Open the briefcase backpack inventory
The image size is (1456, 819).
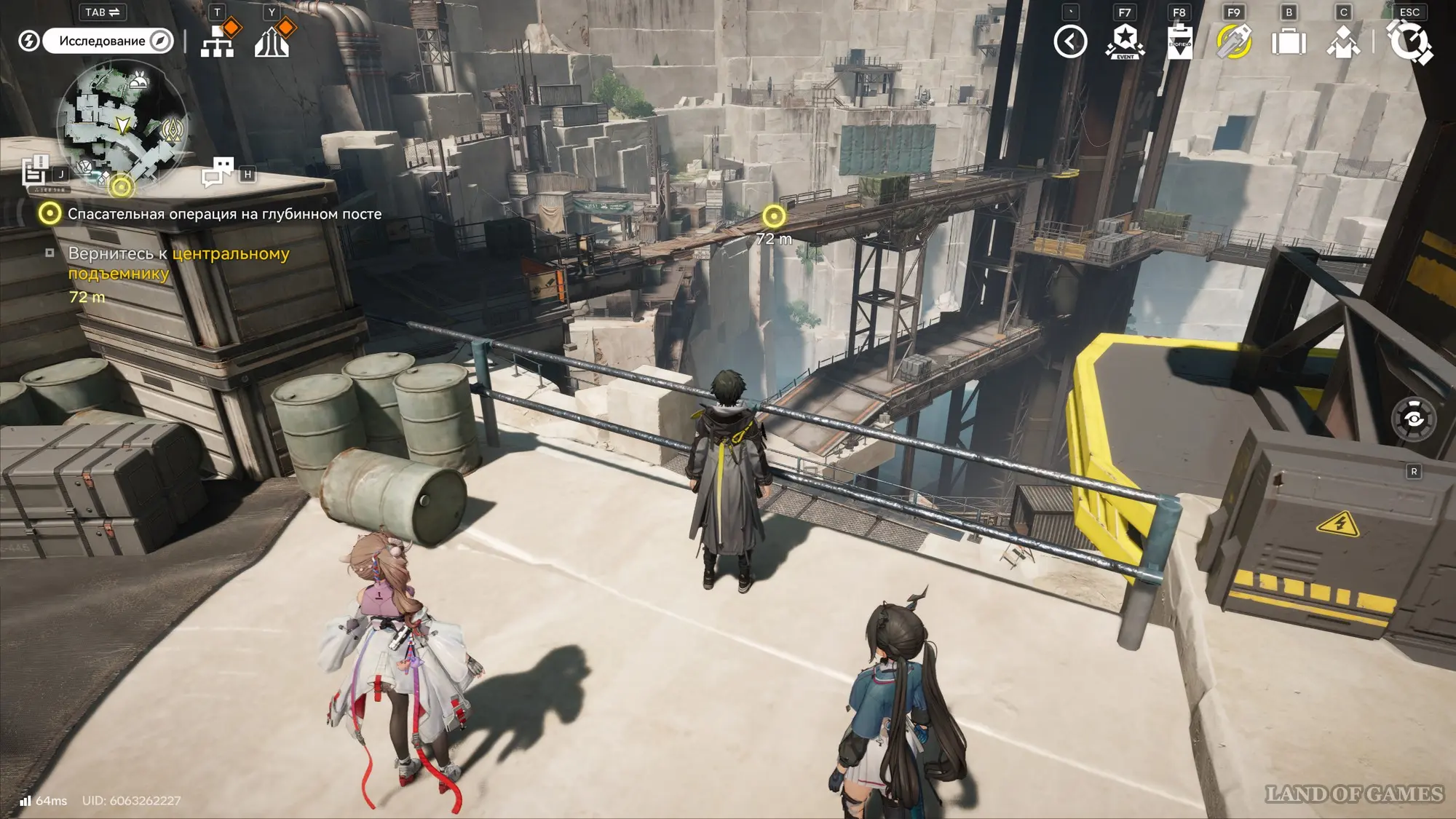1289,41
